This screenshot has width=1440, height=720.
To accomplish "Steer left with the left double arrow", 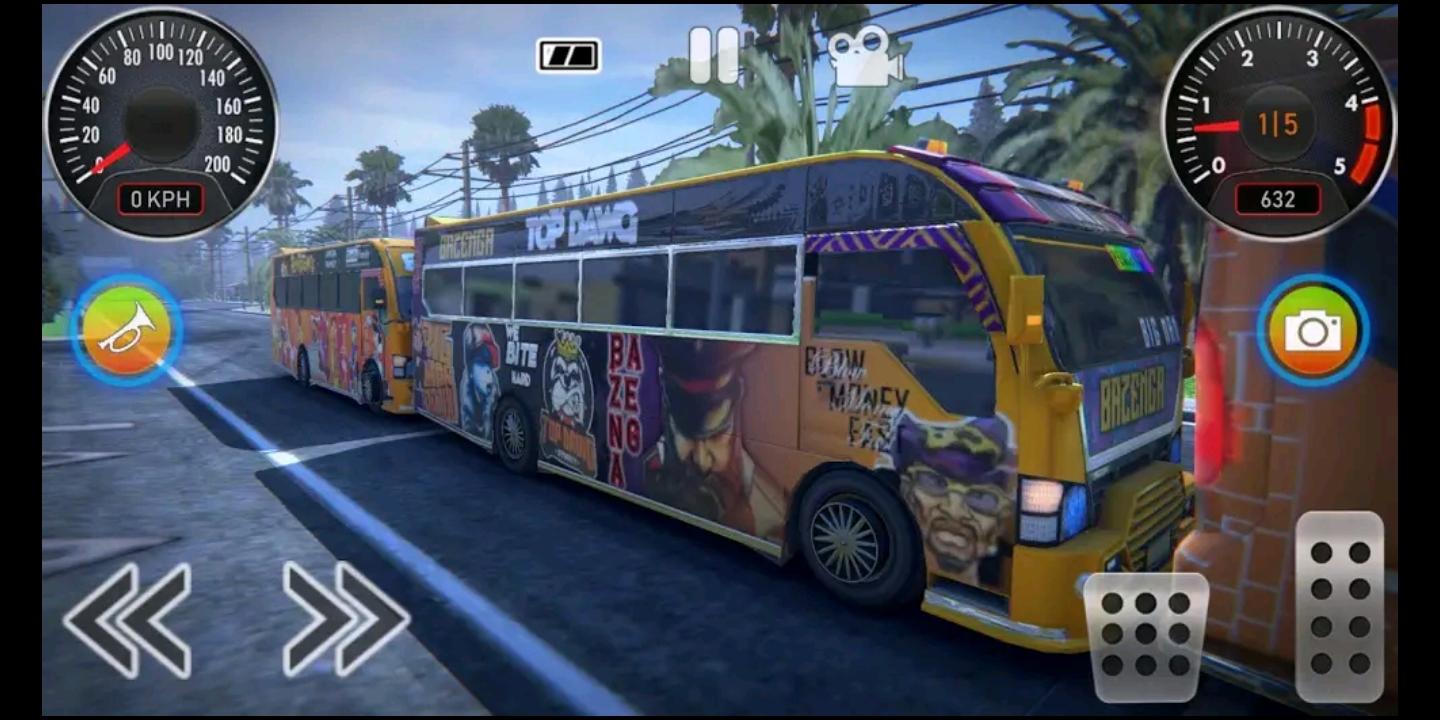I will [128, 620].
